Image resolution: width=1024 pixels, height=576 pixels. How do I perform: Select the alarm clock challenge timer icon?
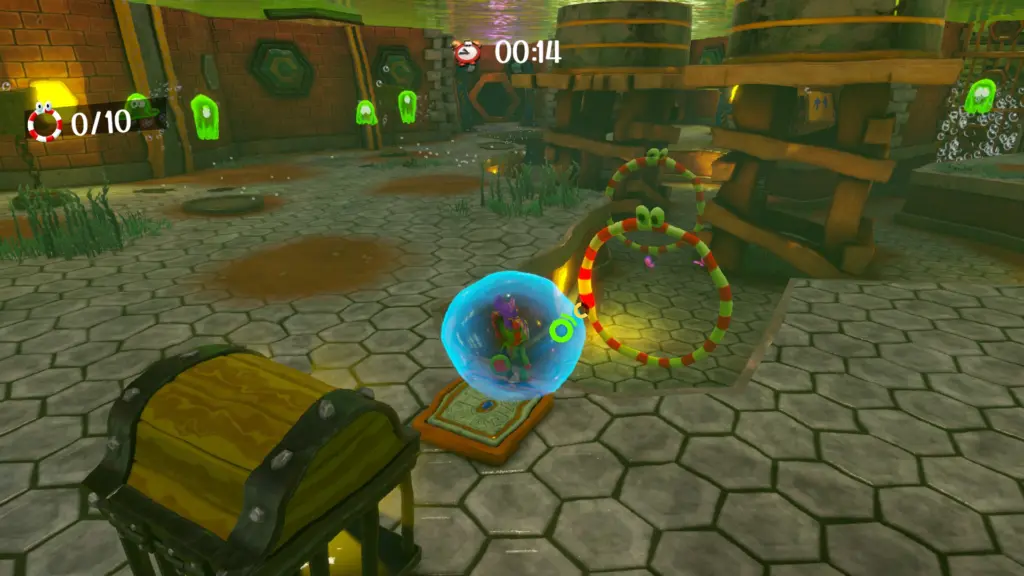pos(467,51)
